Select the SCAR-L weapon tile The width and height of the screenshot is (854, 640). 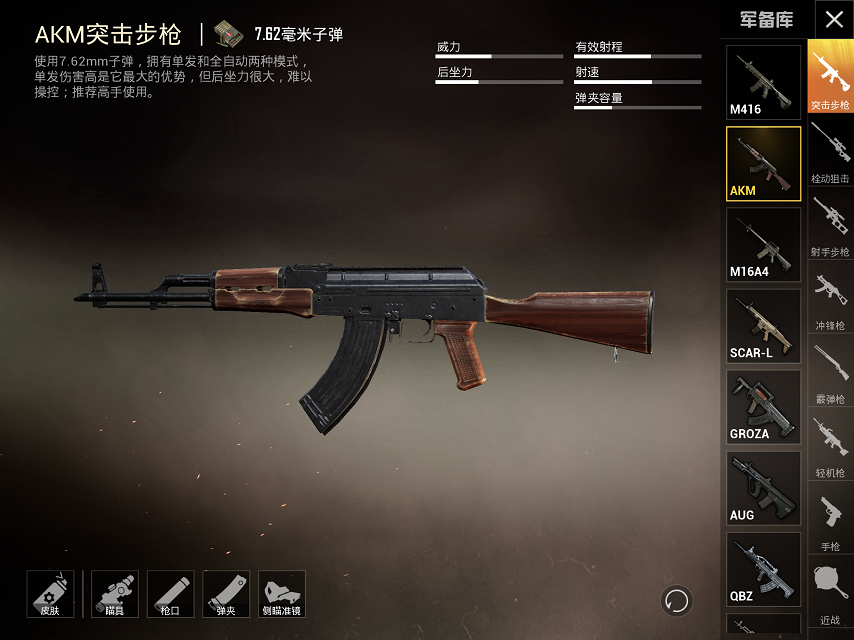763,327
